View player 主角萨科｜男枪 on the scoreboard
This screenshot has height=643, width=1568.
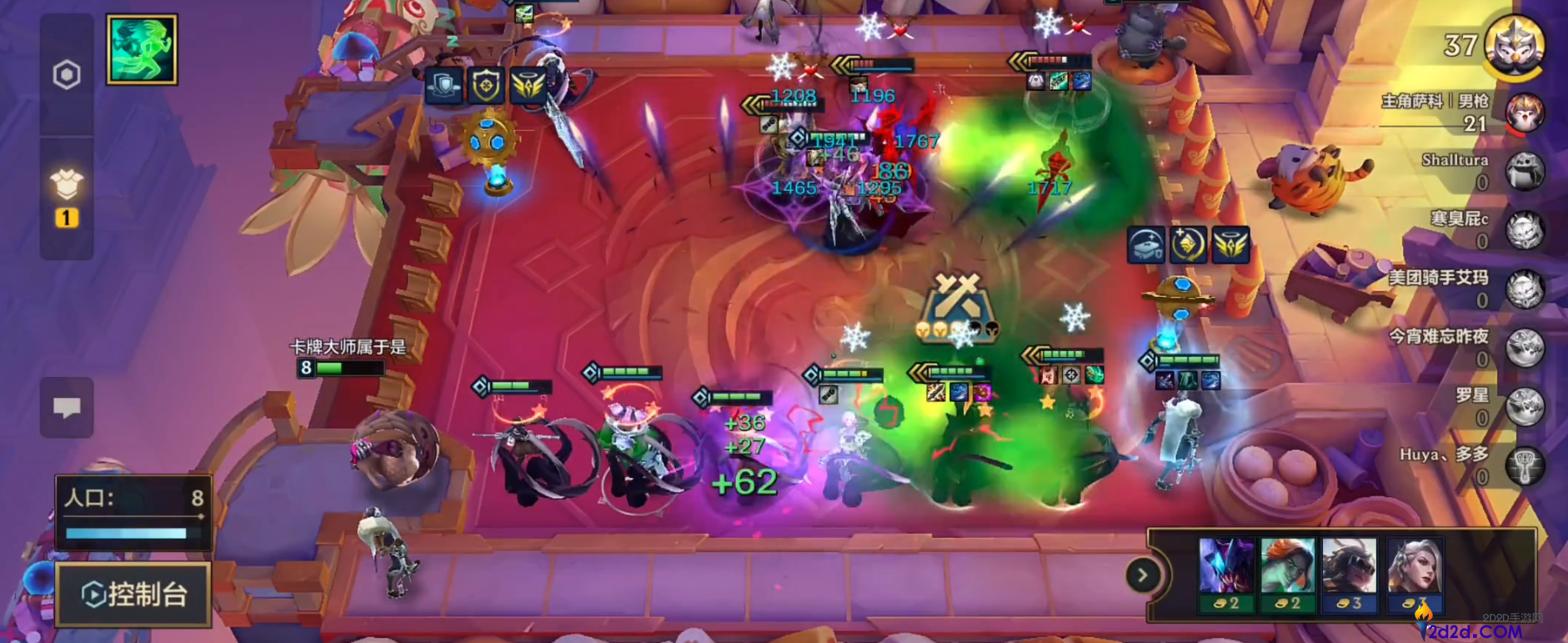point(1525,113)
